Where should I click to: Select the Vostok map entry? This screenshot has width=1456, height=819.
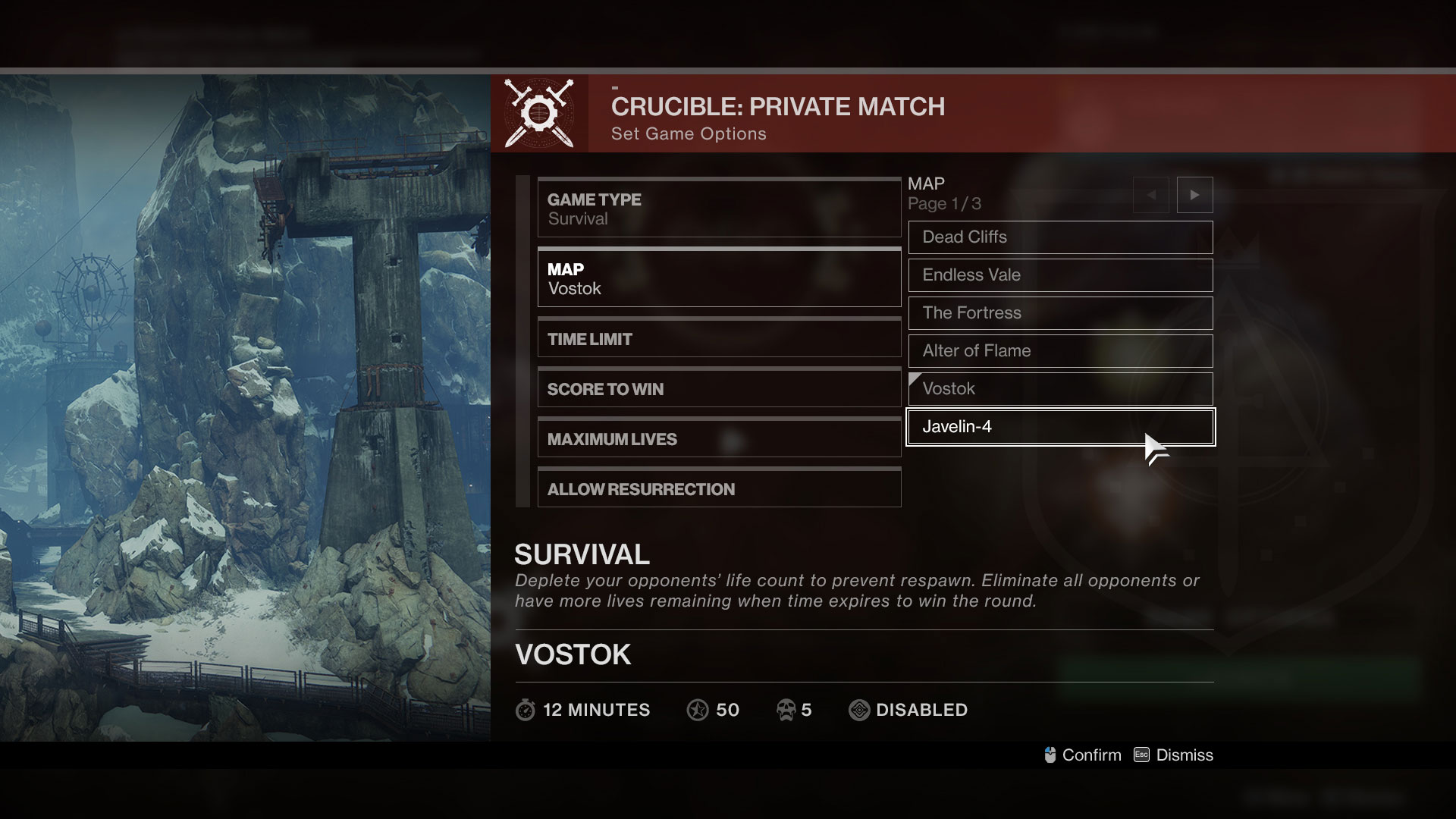click(1060, 389)
